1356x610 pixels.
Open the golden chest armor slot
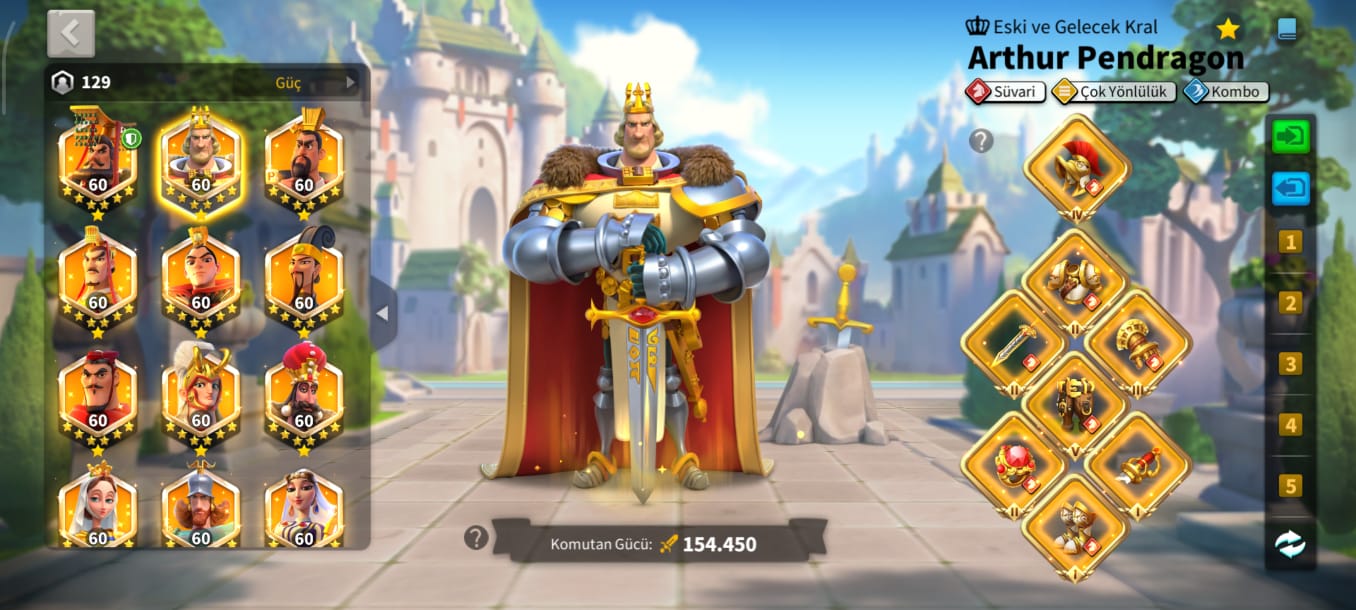(1076, 281)
